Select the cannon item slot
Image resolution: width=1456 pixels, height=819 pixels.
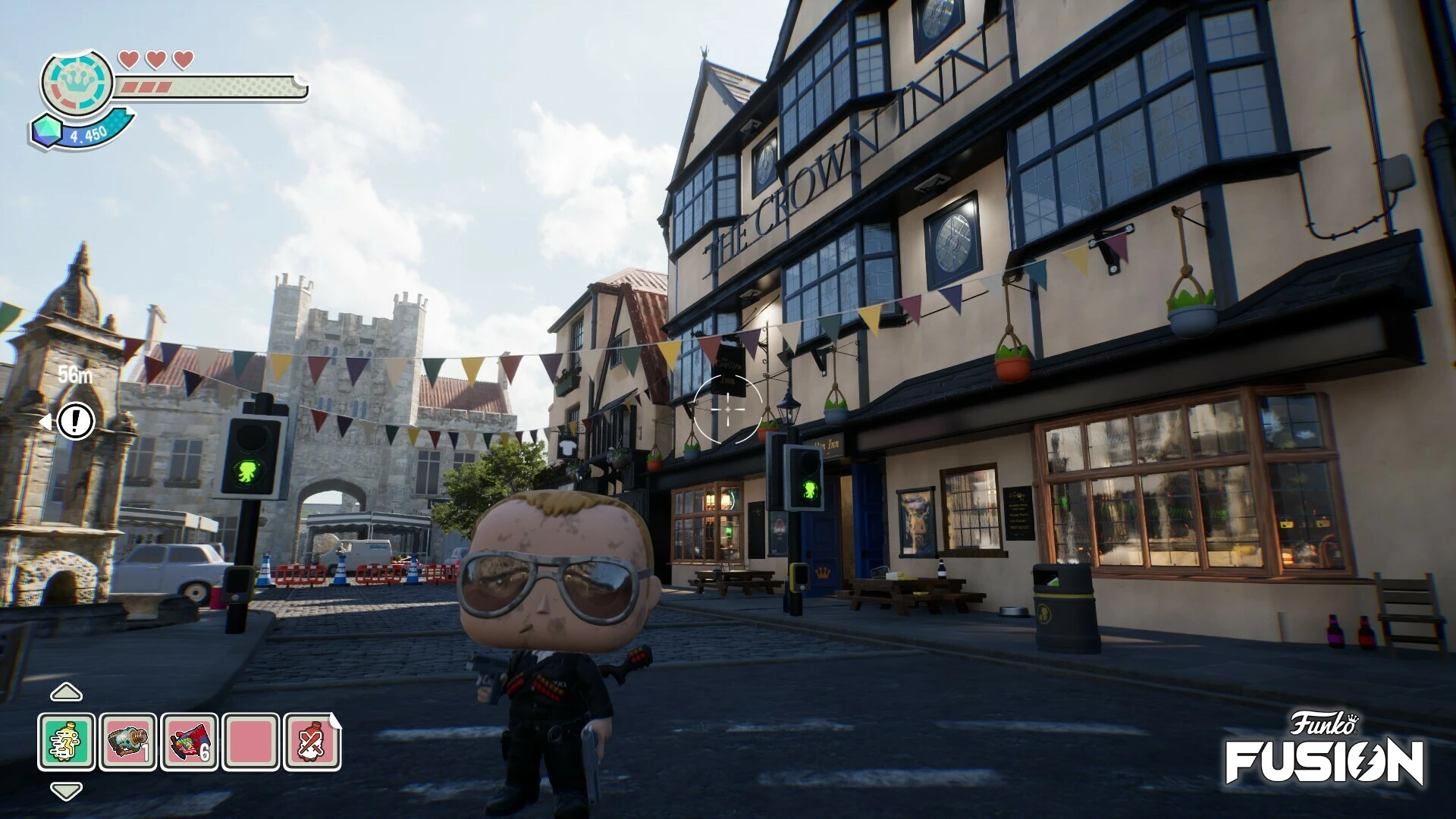click(128, 742)
